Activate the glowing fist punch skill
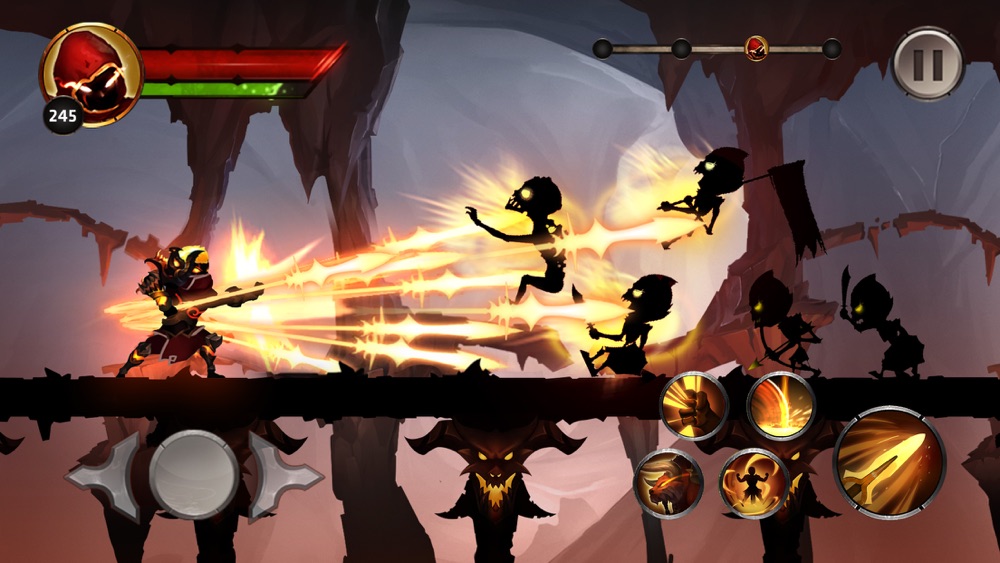Image resolution: width=1000 pixels, height=563 pixels. pos(694,406)
